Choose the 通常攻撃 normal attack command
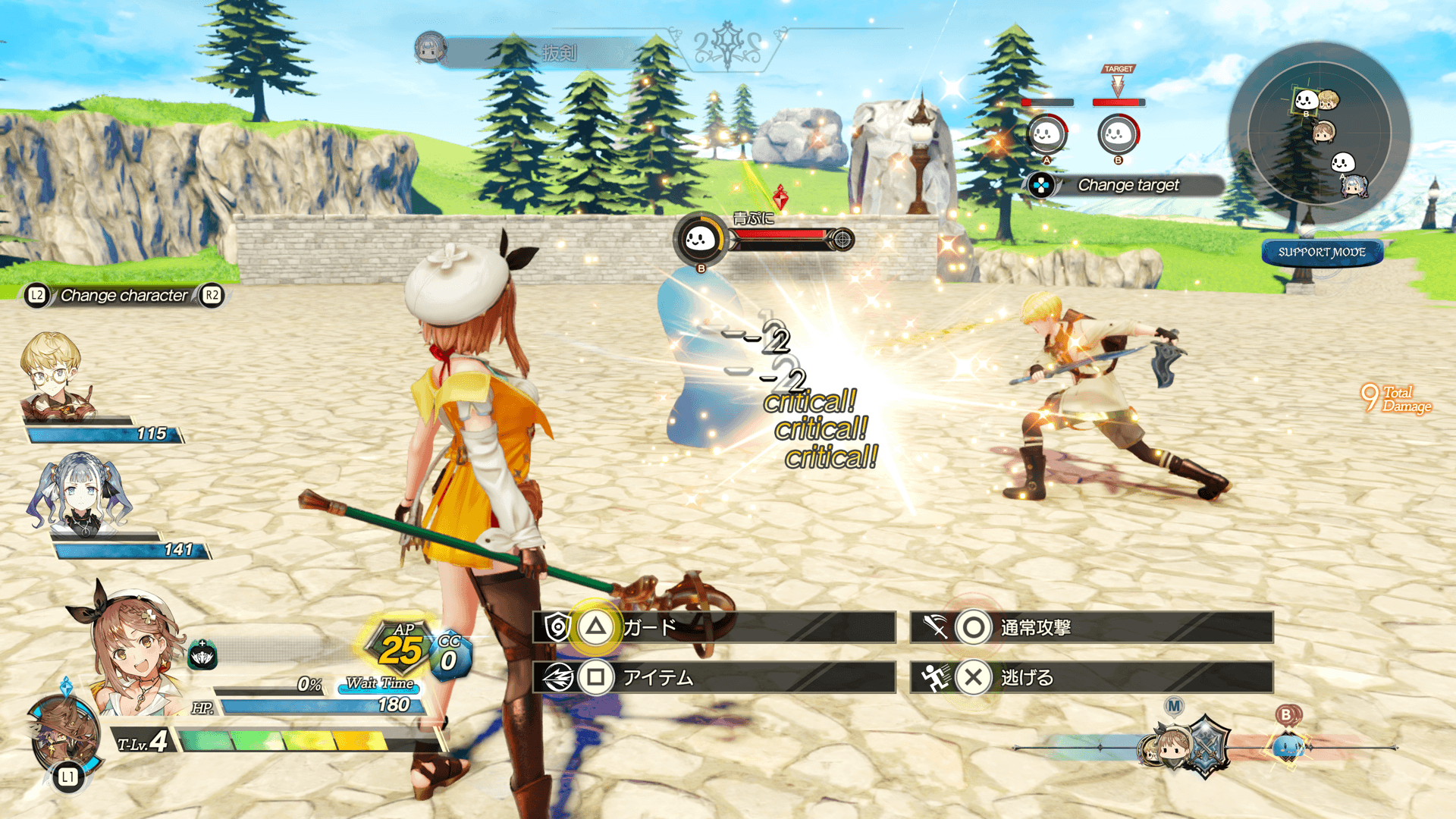Image resolution: width=1456 pixels, height=819 pixels. (x=1091, y=627)
